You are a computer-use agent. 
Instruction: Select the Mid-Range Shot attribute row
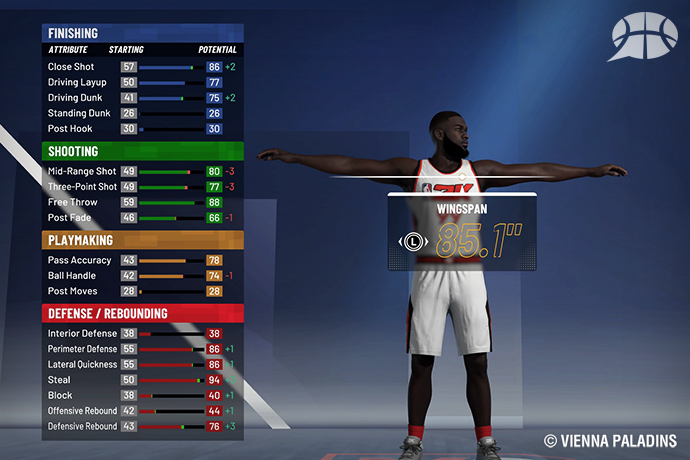pyautogui.click(x=141, y=171)
